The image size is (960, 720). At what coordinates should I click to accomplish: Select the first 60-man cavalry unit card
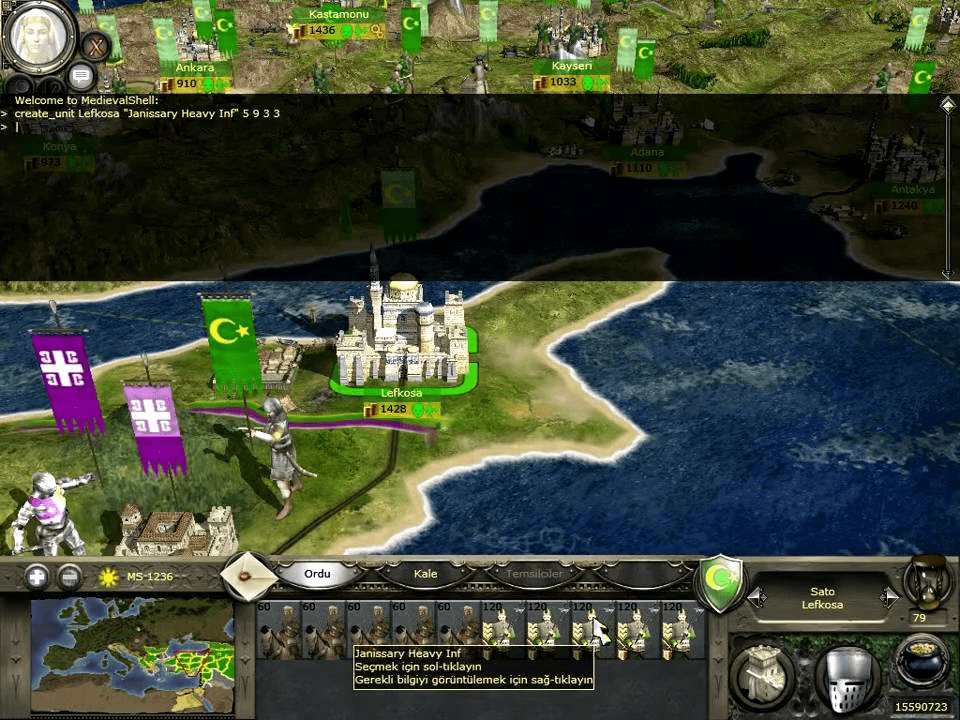pyautogui.click(x=276, y=628)
